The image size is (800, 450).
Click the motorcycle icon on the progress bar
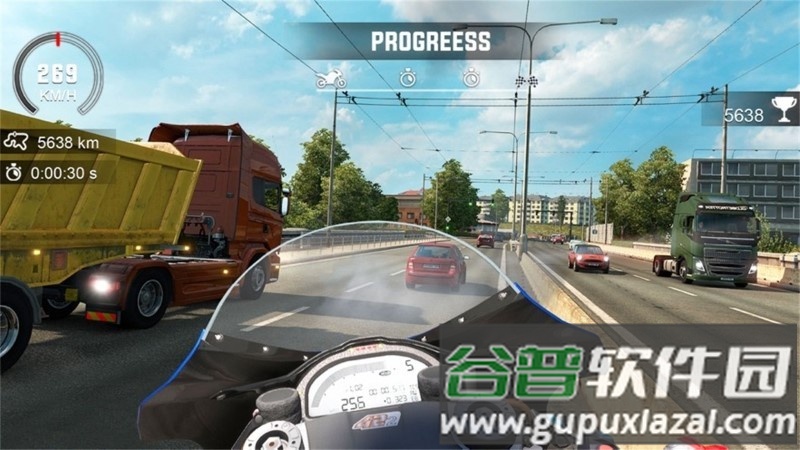[x=330, y=78]
